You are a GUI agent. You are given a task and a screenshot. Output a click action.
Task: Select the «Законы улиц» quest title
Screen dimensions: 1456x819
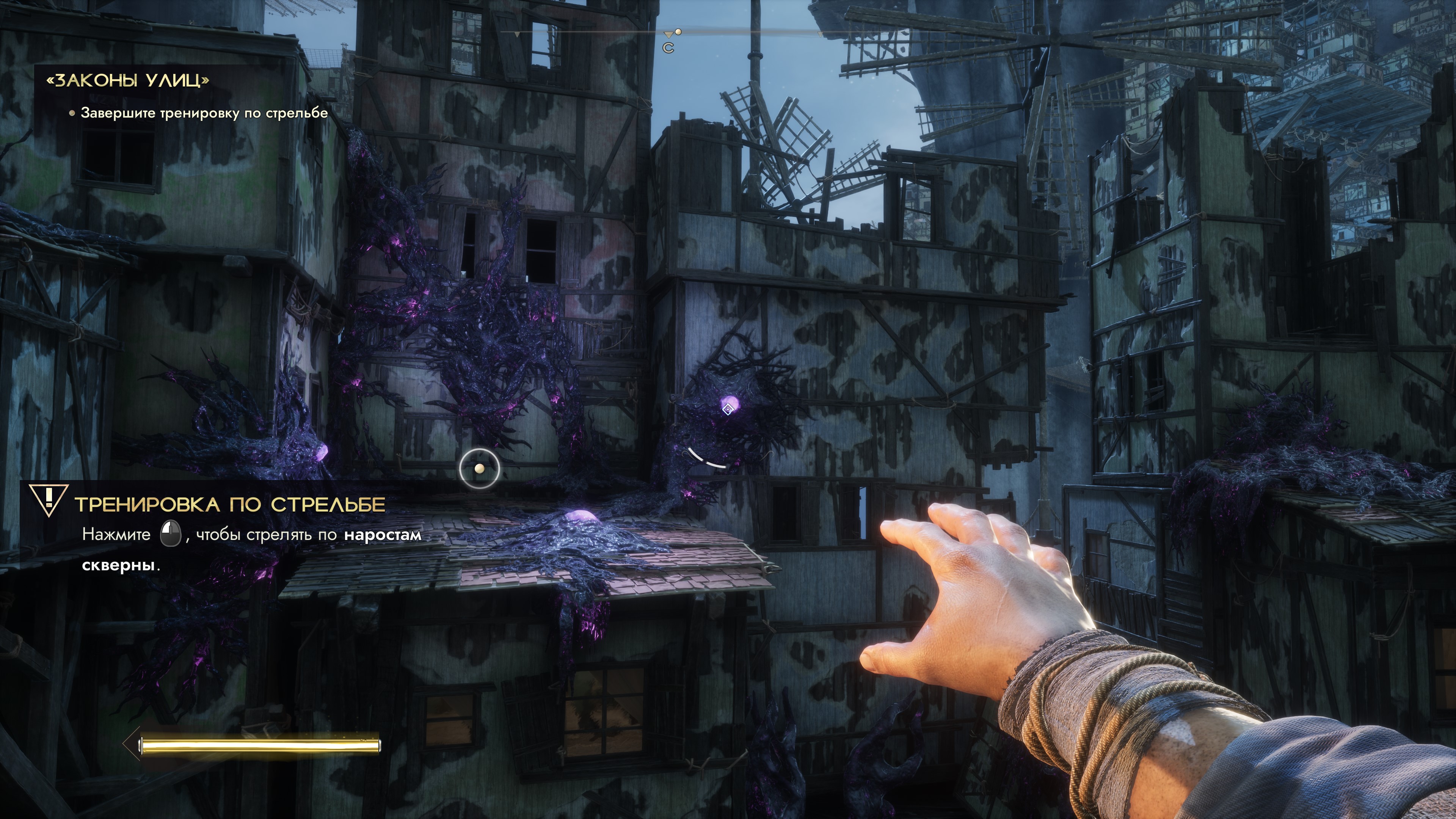tap(128, 80)
